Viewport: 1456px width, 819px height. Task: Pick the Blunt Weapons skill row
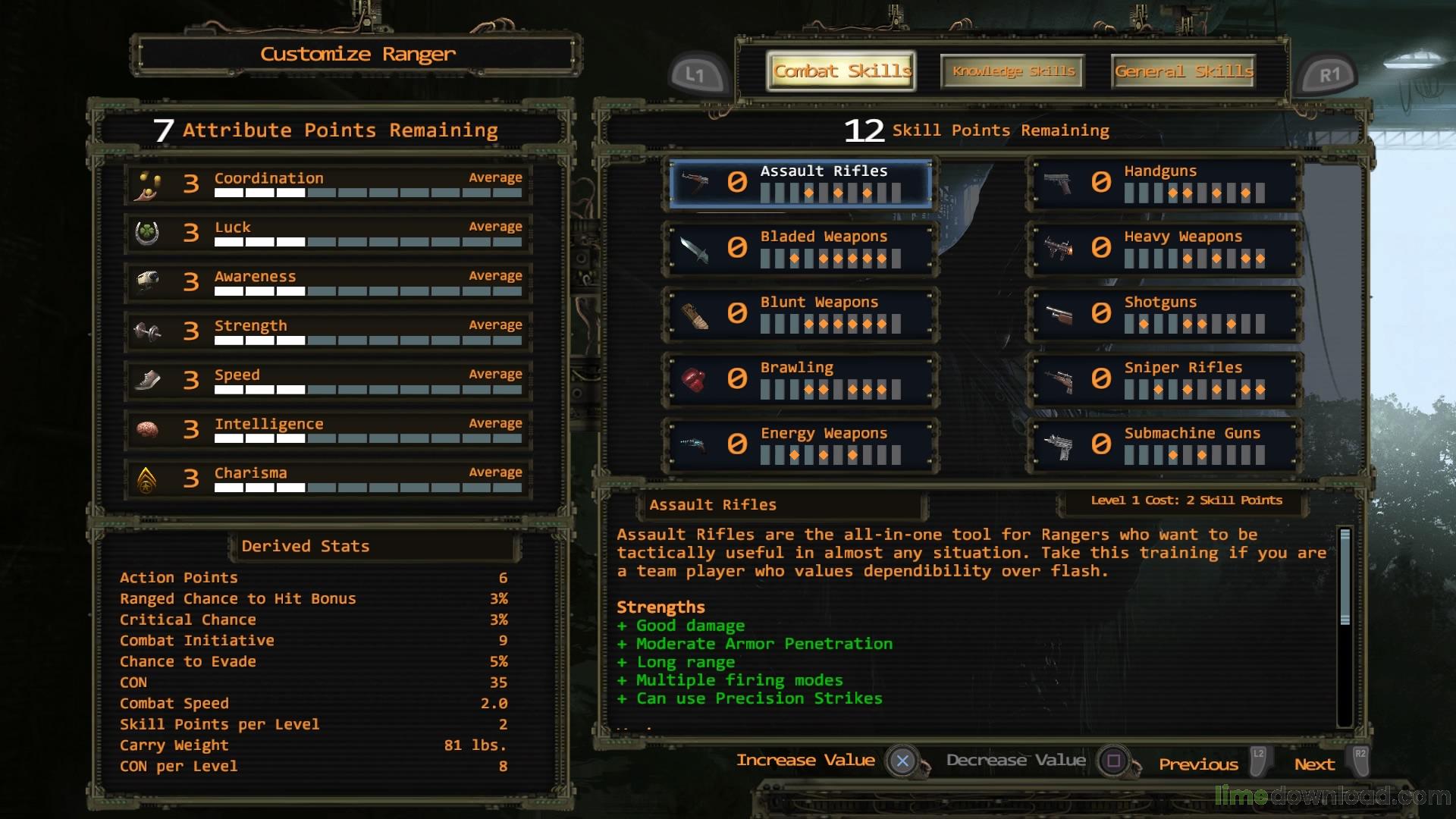800,314
